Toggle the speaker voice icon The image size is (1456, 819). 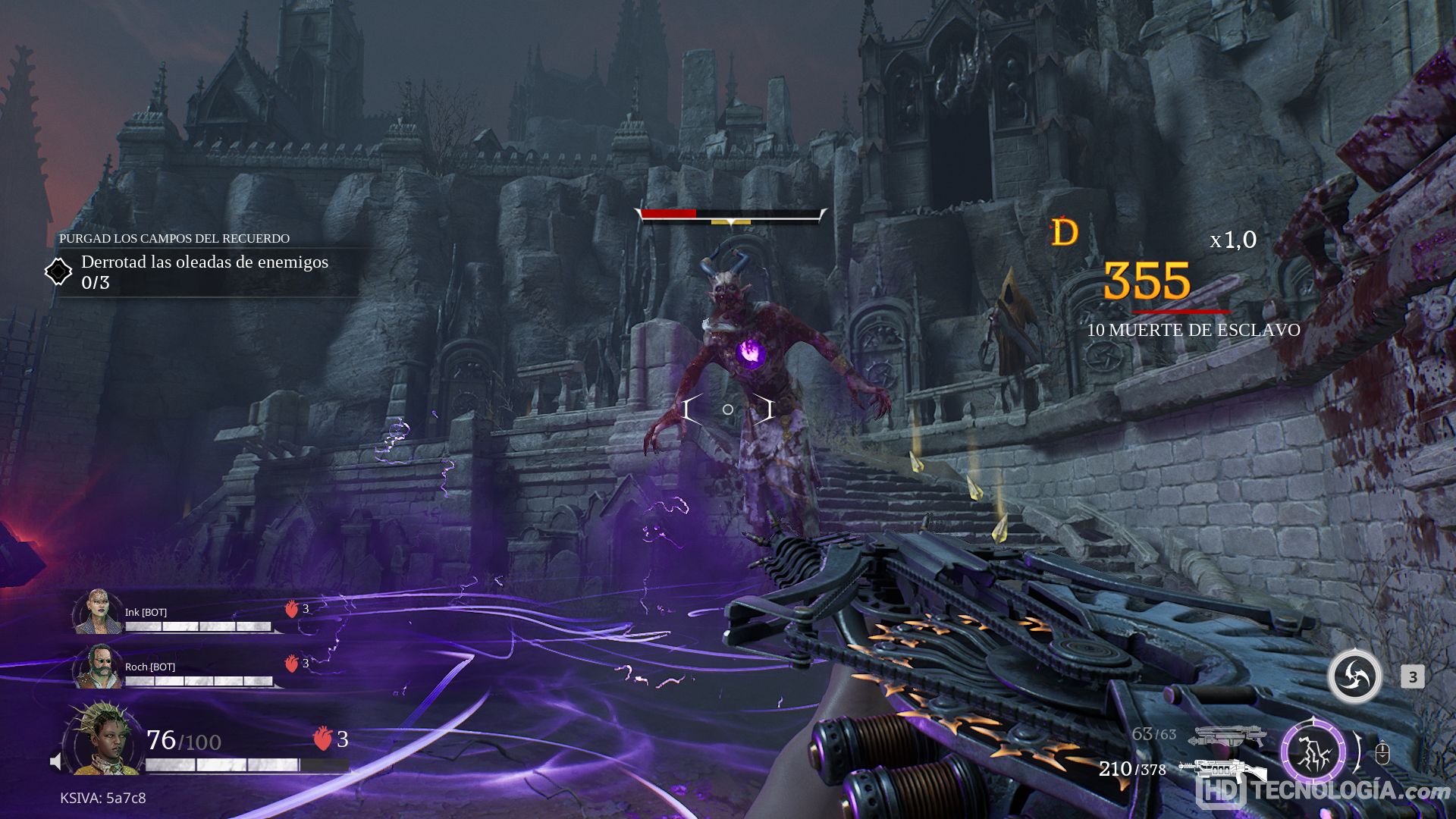(55, 761)
